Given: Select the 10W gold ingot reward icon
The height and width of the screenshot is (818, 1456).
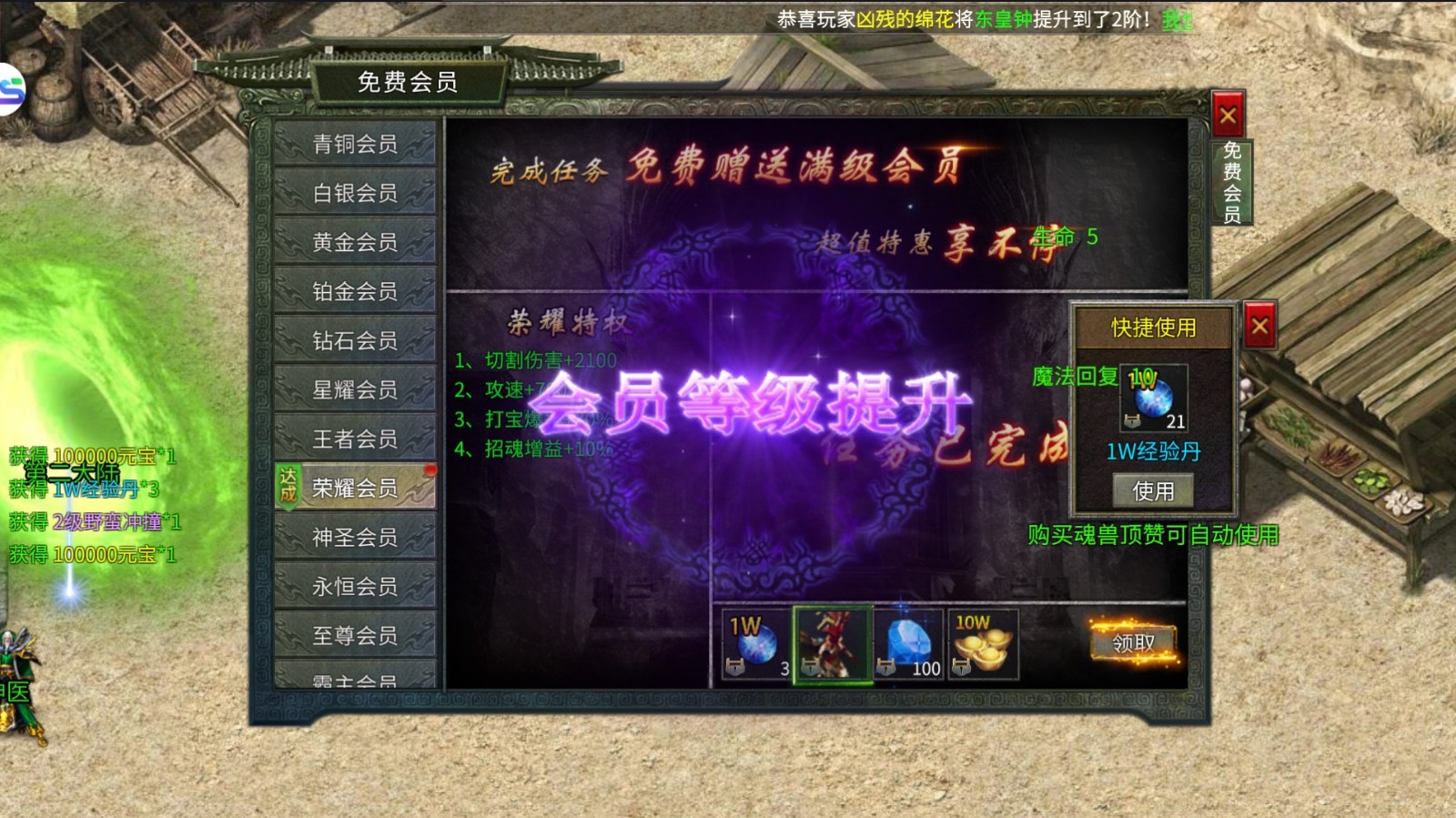Looking at the screenshot, I should 981,641.
